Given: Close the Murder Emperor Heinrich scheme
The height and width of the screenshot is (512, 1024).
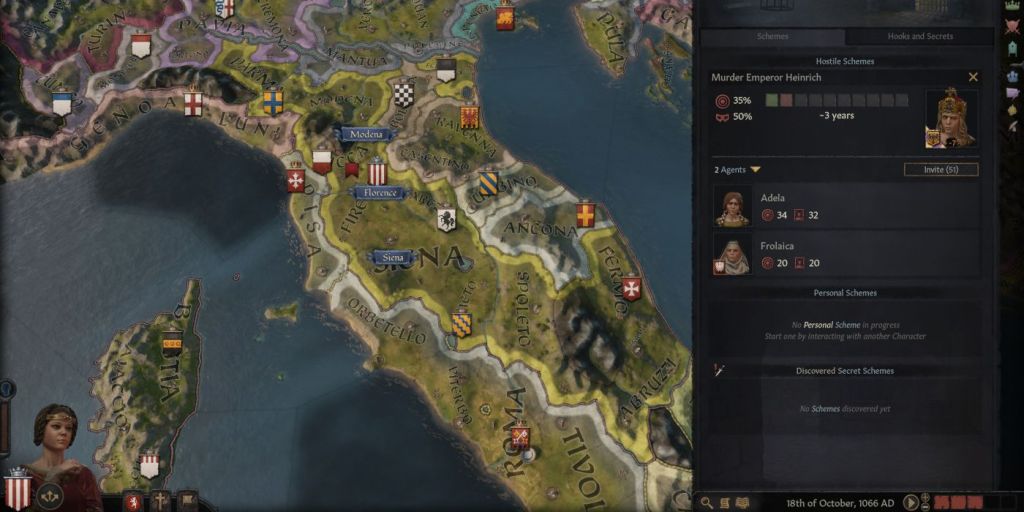Looking at the screenshot, I should pyautogui.click(x=973, y=77).
